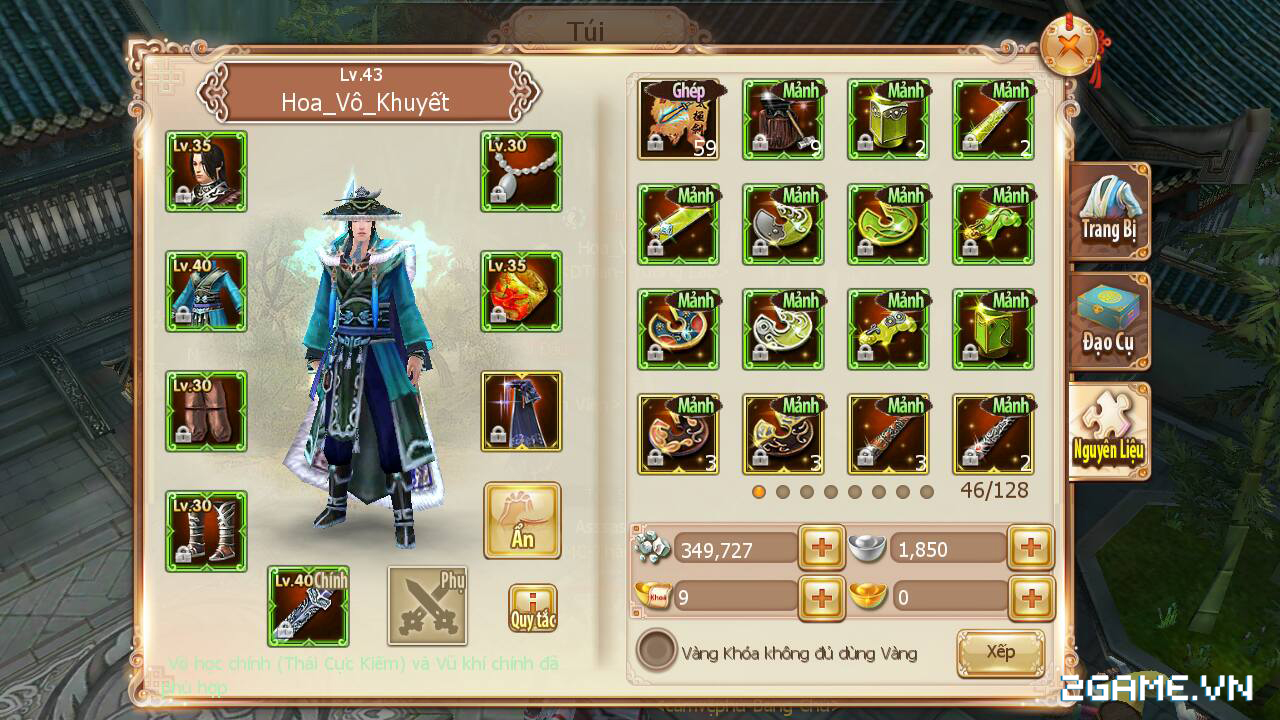Go to the second inventory page dot
Screen dimensions: 1280x720
(x=783, y=491)
